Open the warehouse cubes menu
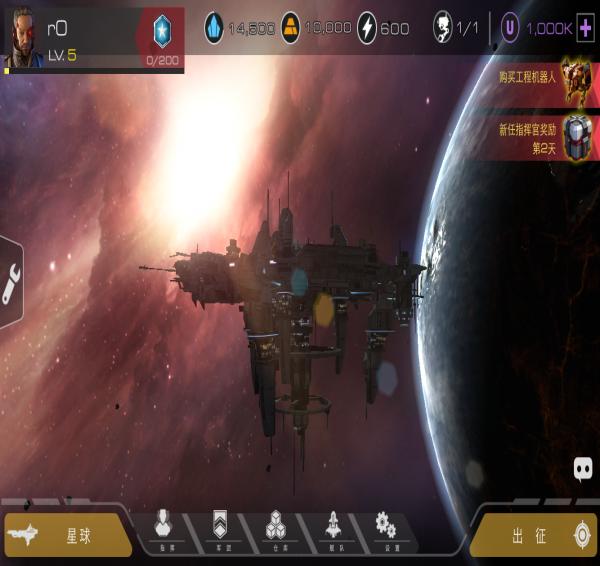The height and width of the screenshot is (566, 600). pos(277,529)
